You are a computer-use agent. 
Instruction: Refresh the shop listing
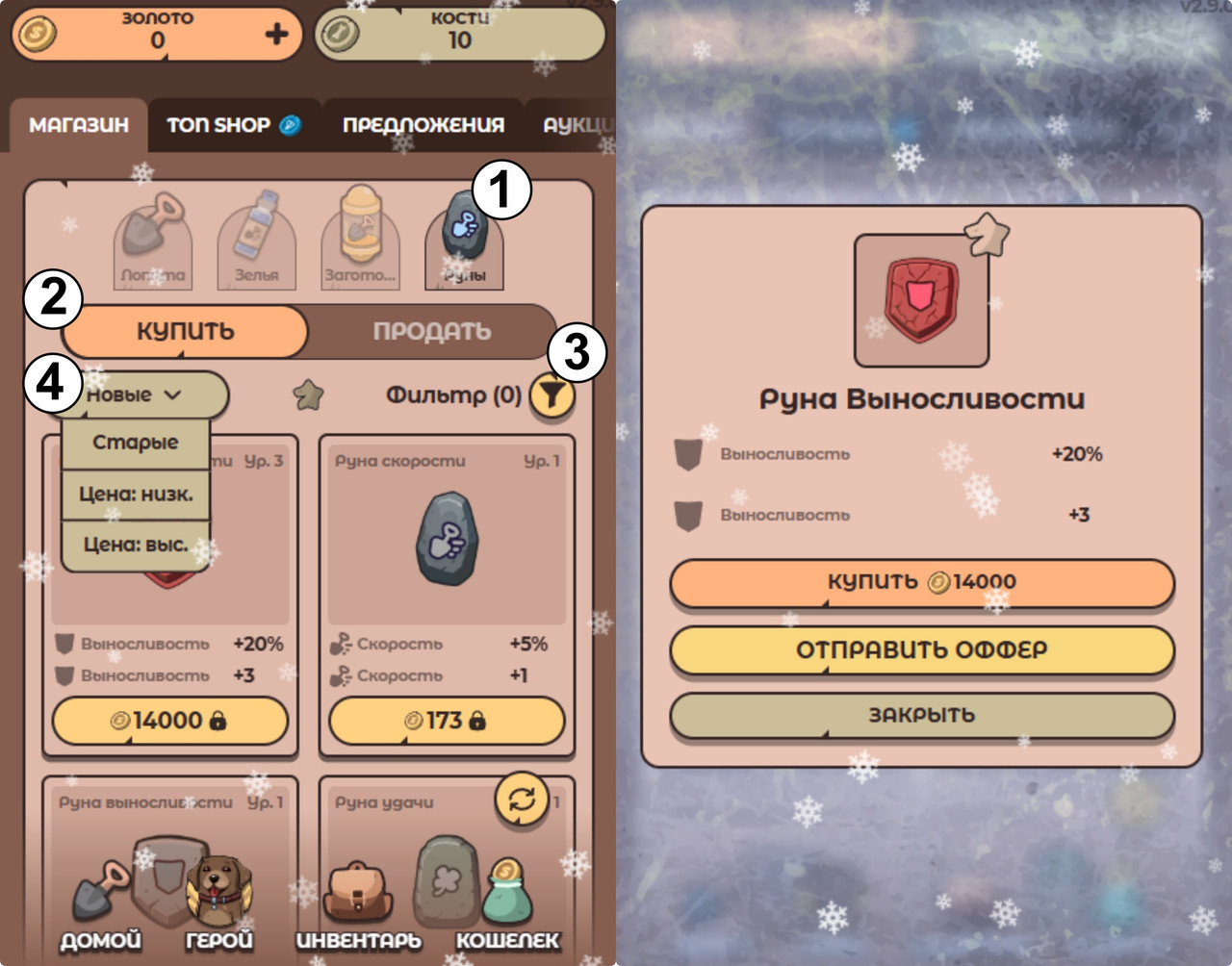coord(522,800)
